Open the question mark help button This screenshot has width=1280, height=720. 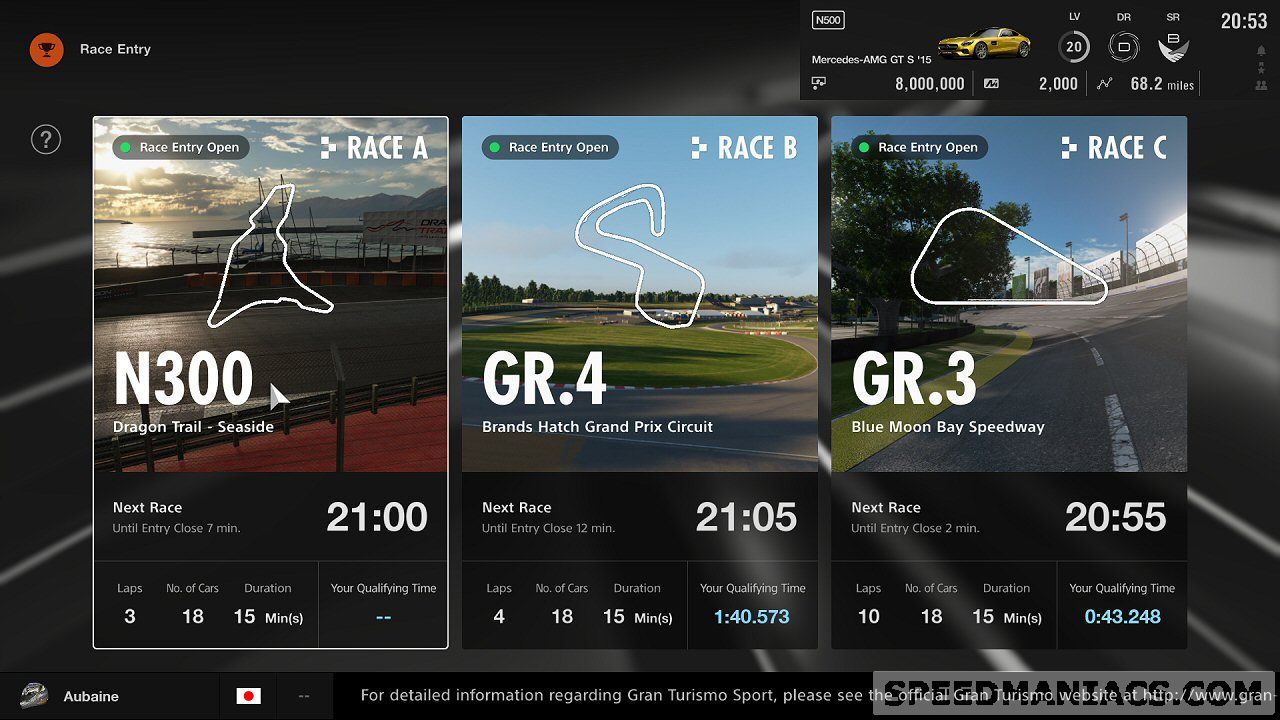(46, 139)
